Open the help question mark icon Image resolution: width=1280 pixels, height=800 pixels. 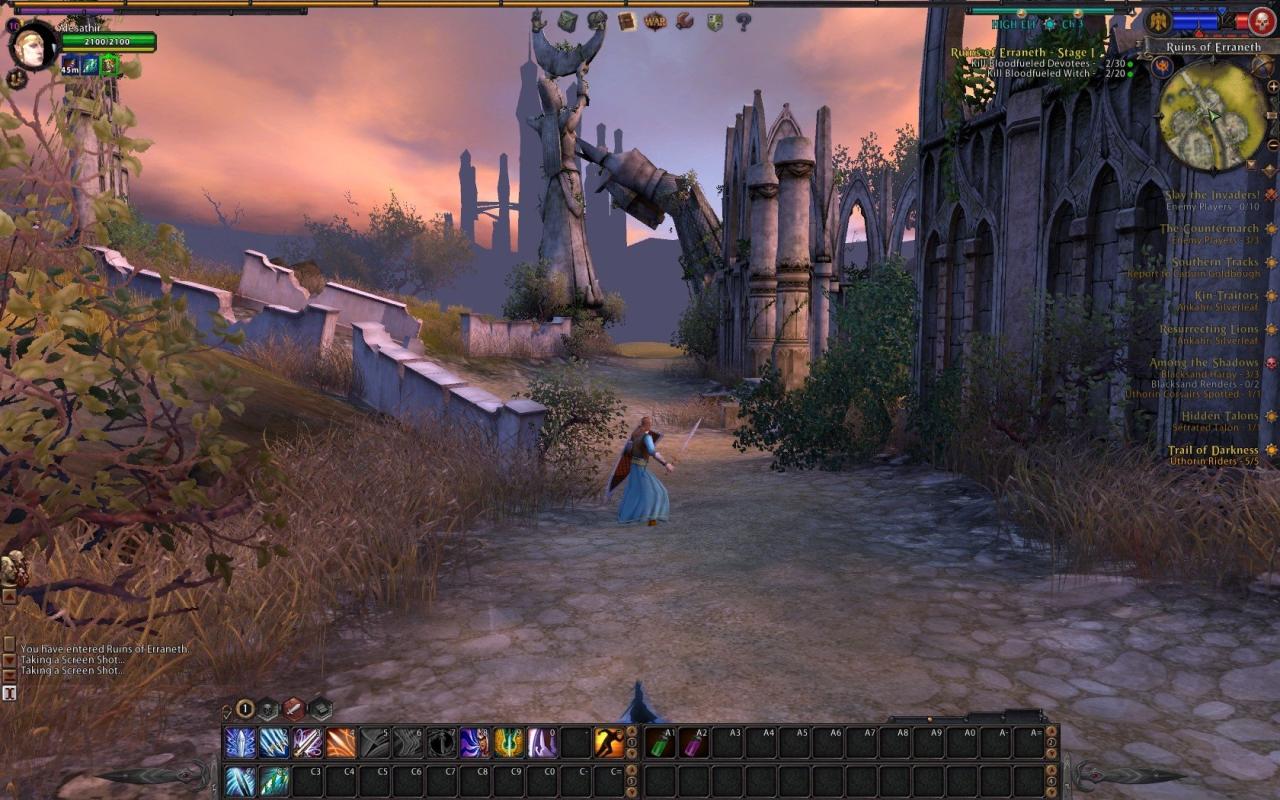743,21
